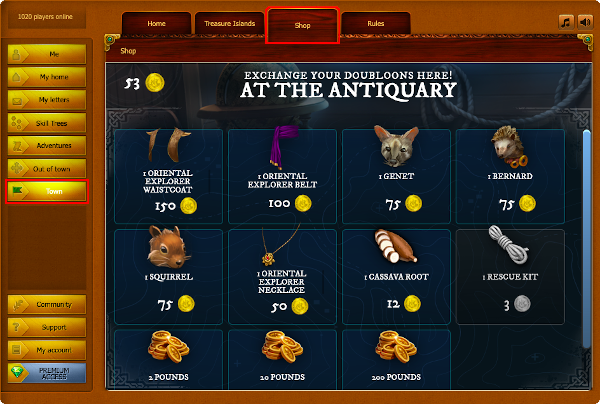The width and height of the screenshot is (600, 404).
Task: Open the Adventures menu
Action: [54, 145]
